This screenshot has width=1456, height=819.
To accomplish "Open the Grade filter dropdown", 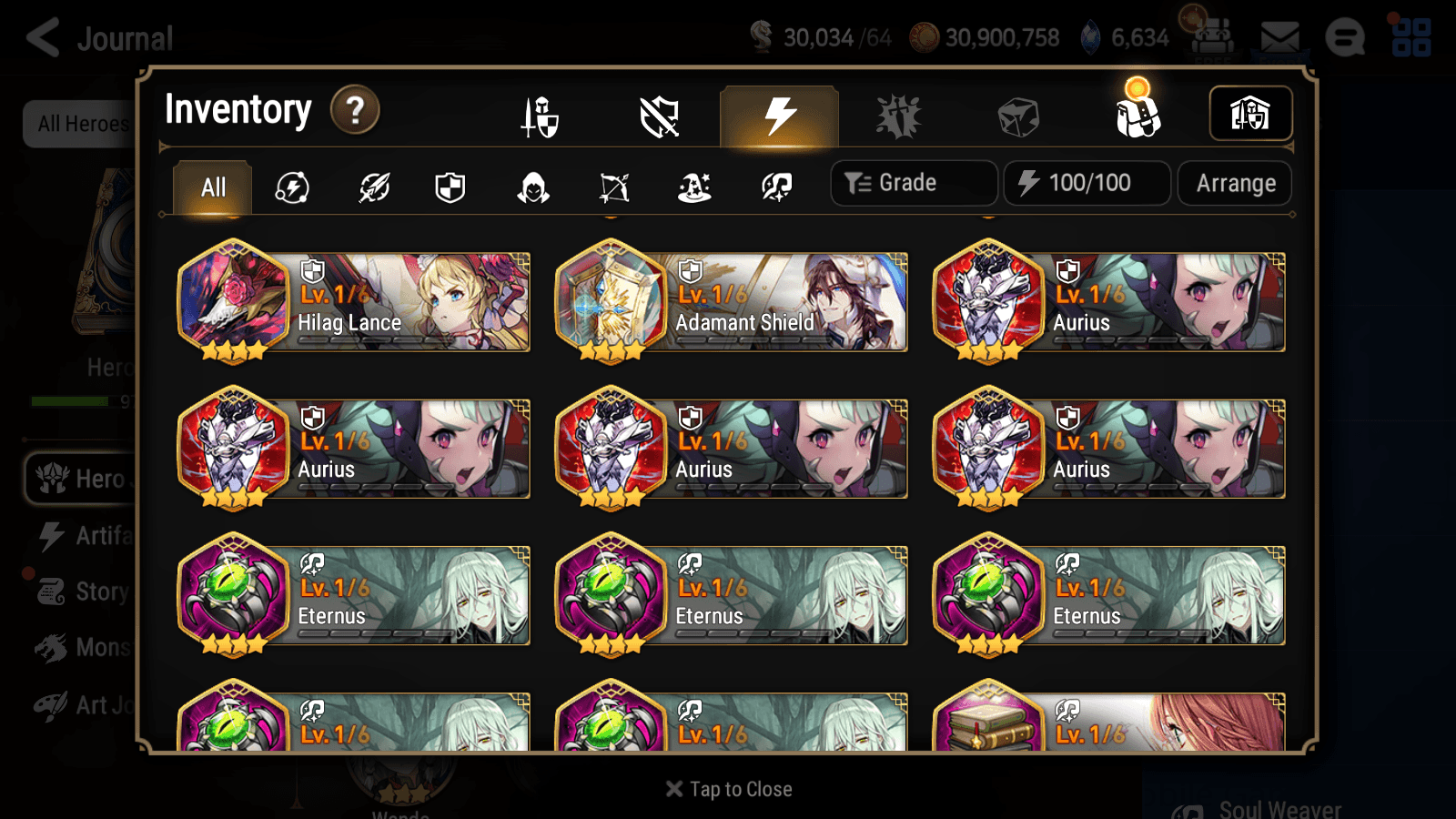I will coord(913,182).
